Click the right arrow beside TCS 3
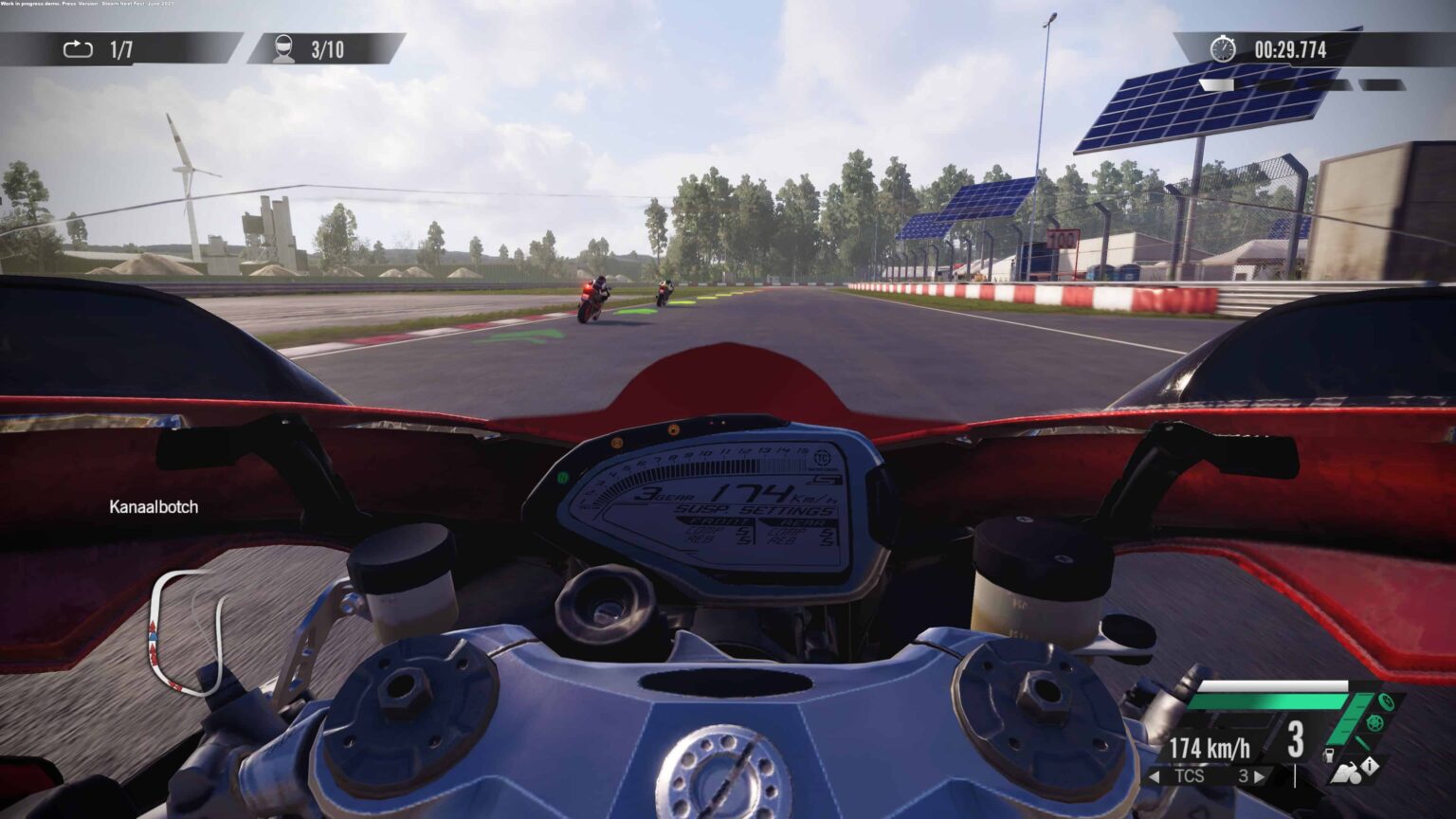Viewport: 1456px width, 819px height. click(1261, 775)
